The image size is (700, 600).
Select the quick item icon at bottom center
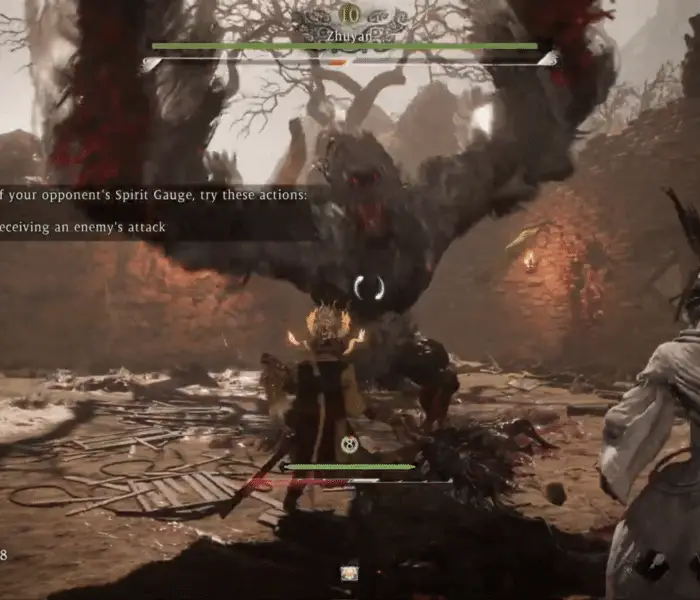tap(349, 573)
